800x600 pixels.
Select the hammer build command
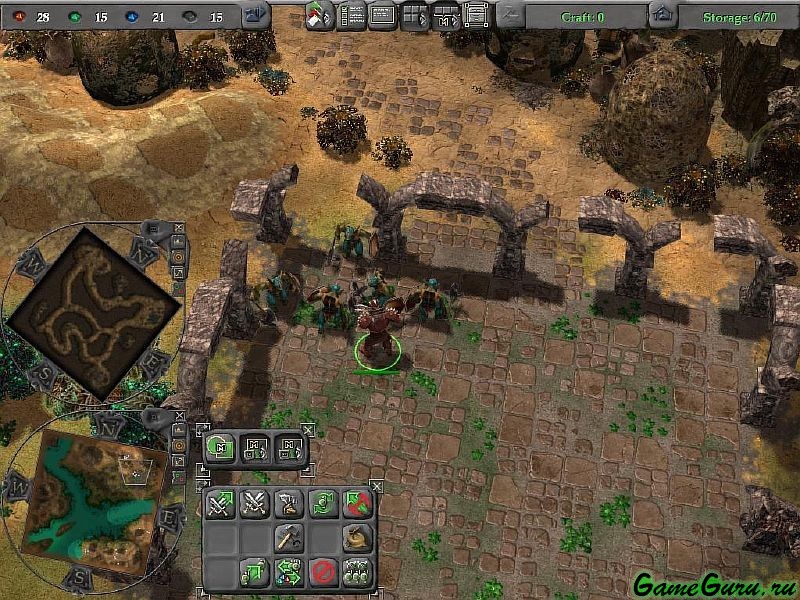pyautogui.click(x=289, y=538)
